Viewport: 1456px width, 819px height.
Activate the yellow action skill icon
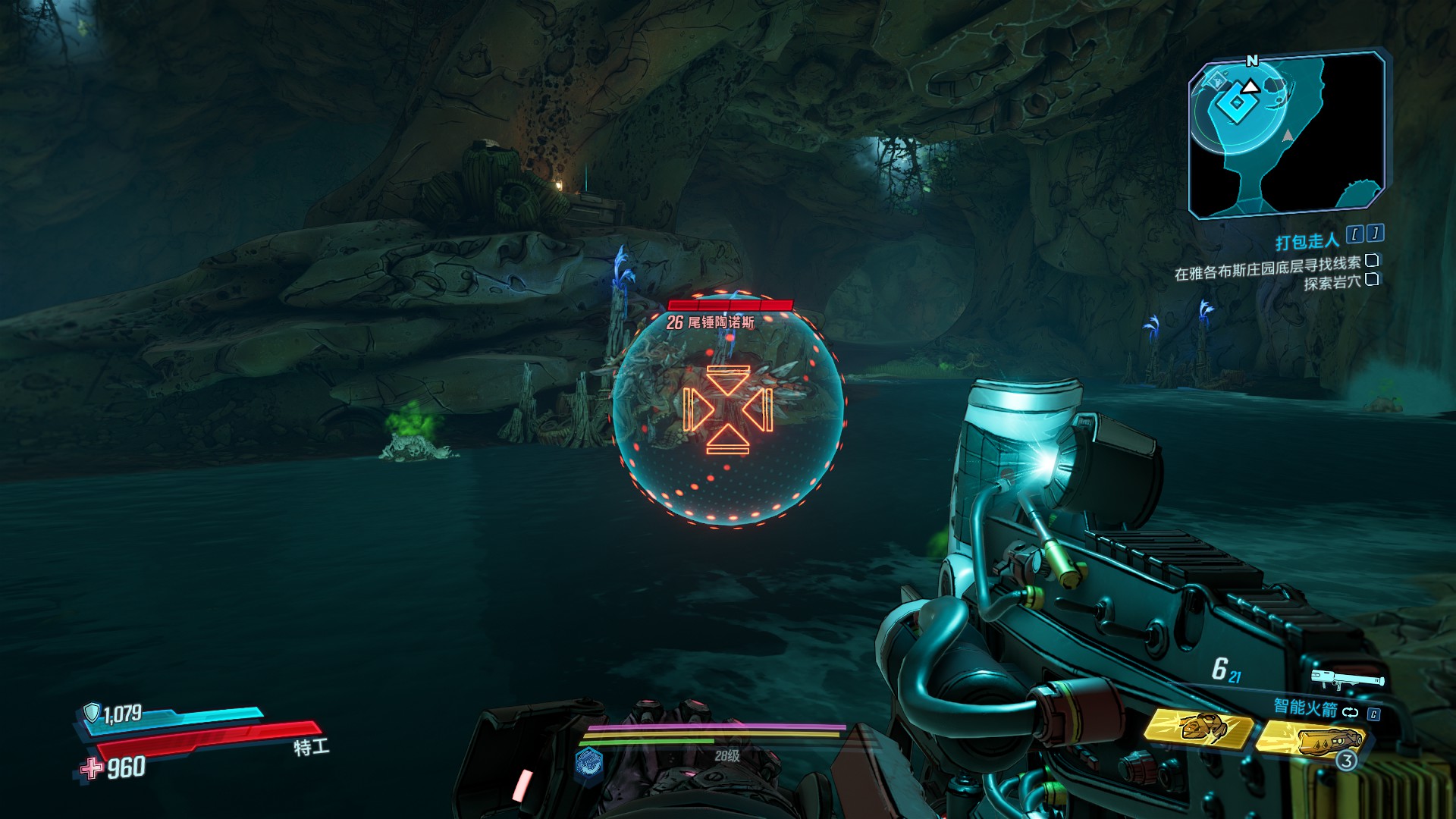[1198, 728]
